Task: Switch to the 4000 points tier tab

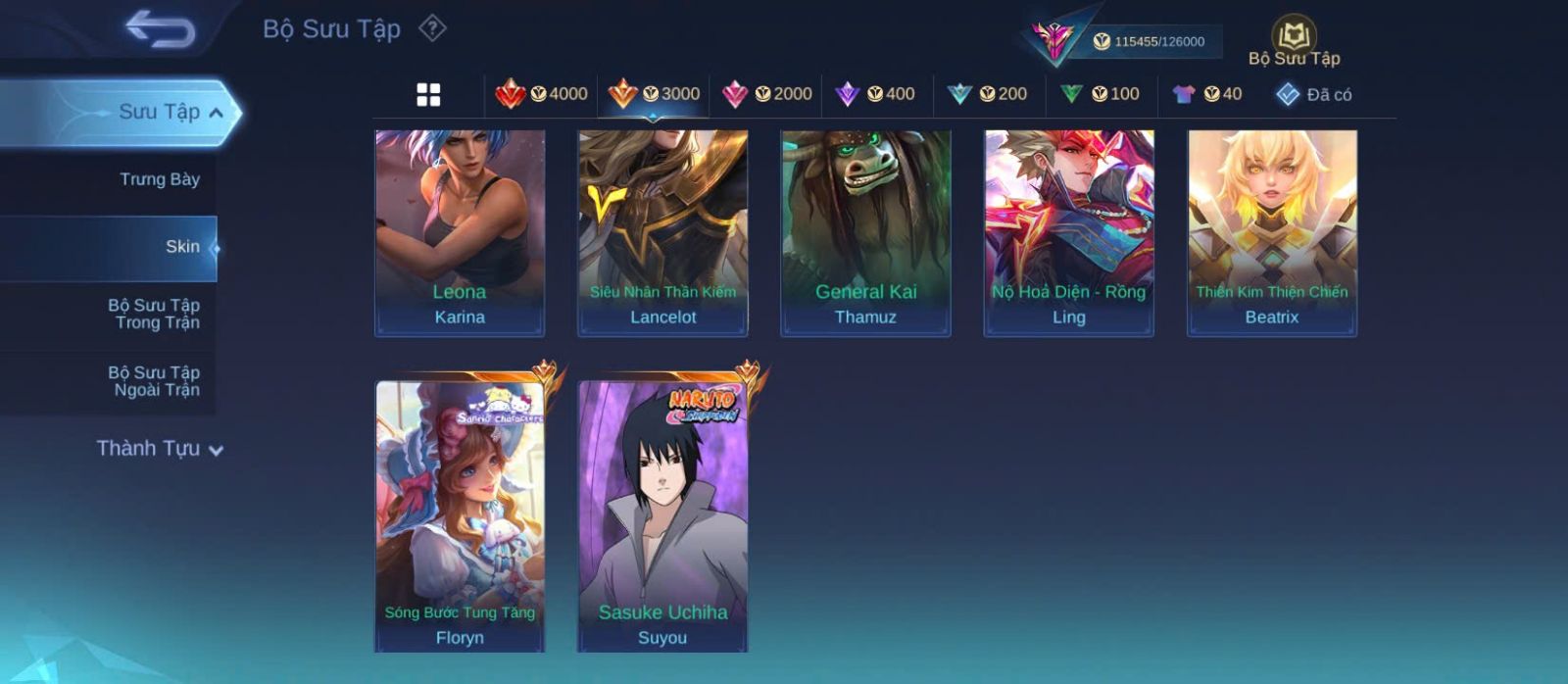Action: (x=542, y=94)
